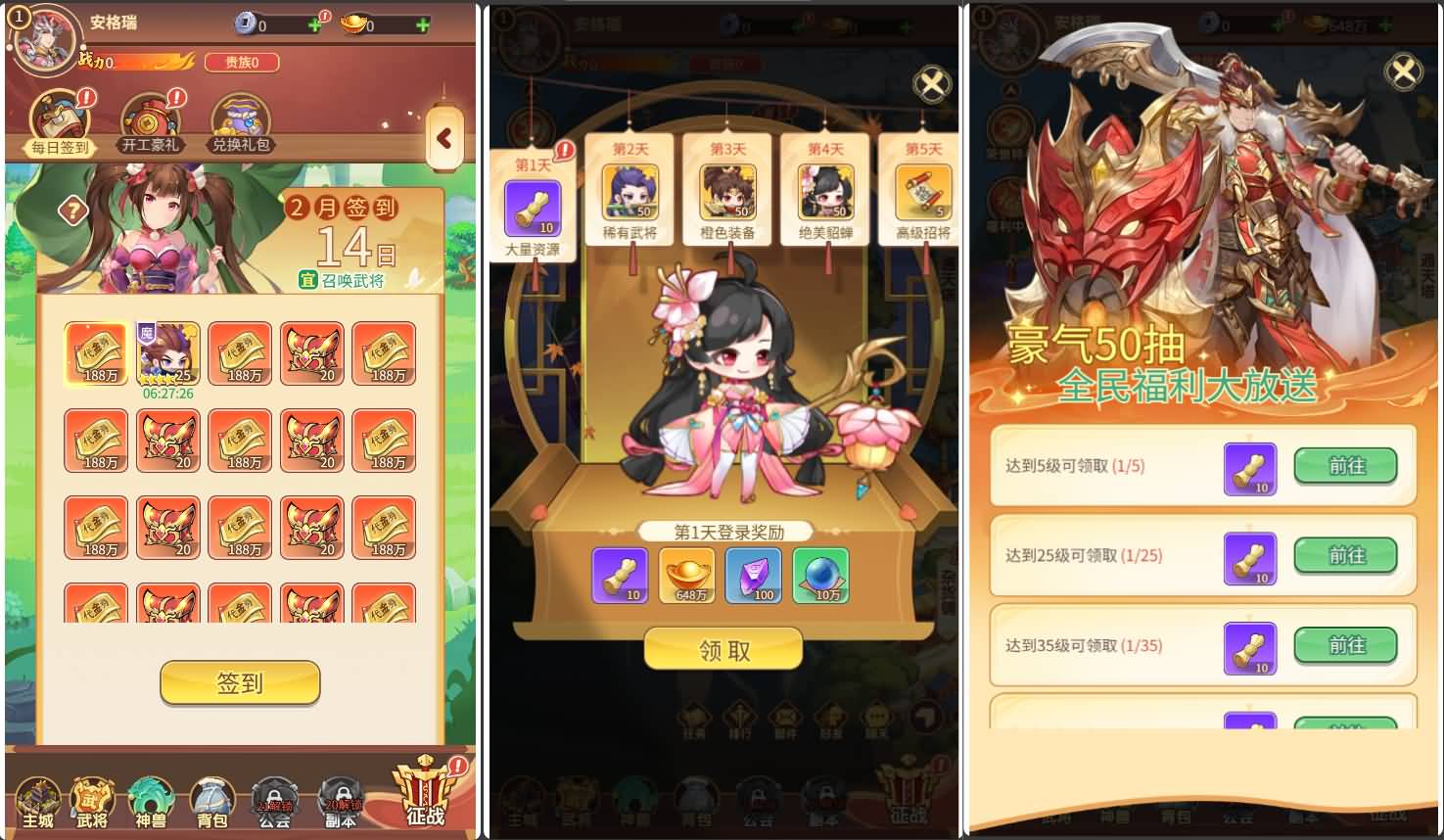Click 前往 next to 达到5级可领取
The image size is (1444, 840).
coord(1346,467)
